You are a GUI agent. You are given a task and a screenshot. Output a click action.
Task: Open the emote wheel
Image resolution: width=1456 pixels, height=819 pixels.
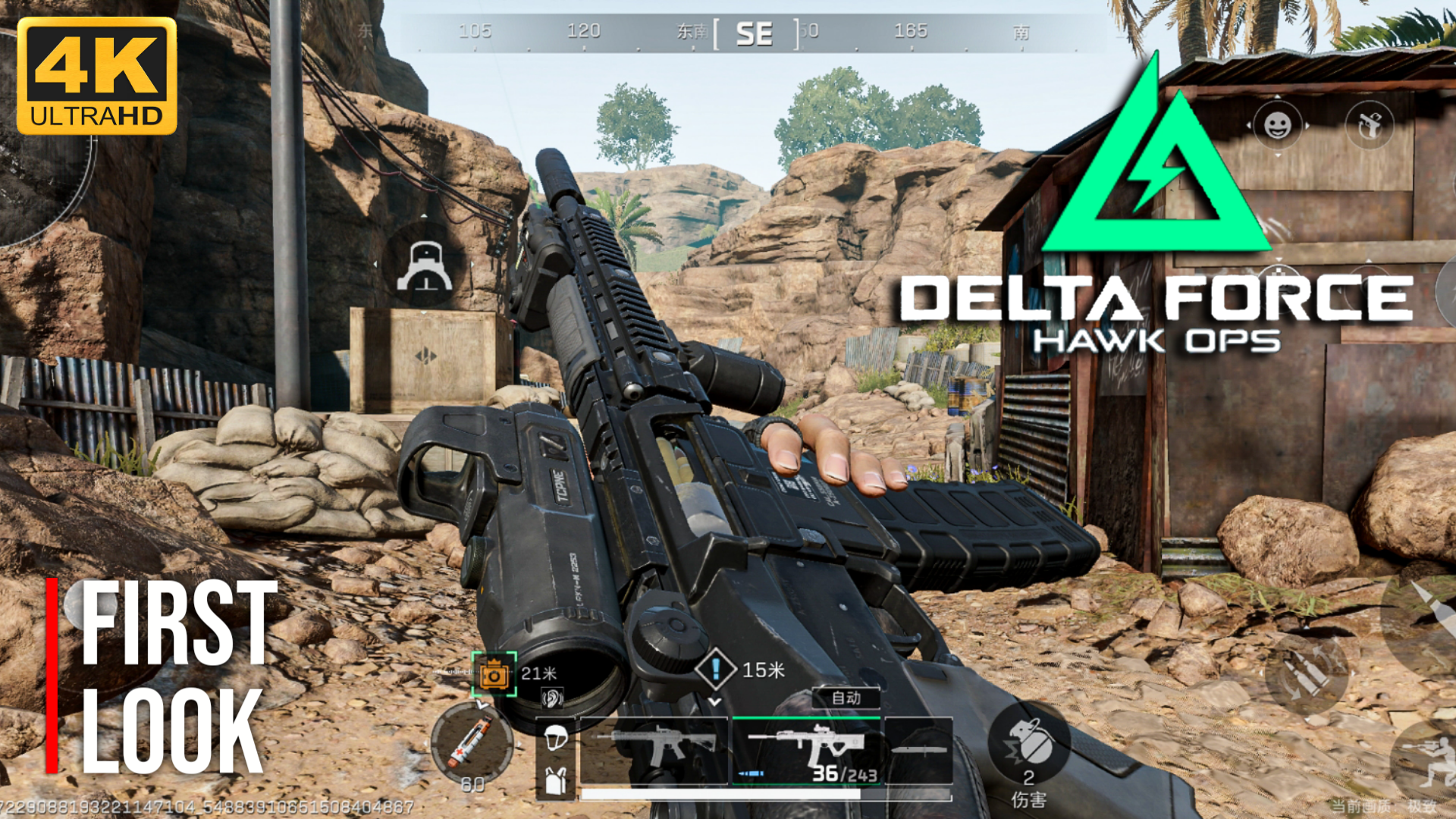click(x=1278, y=125)
